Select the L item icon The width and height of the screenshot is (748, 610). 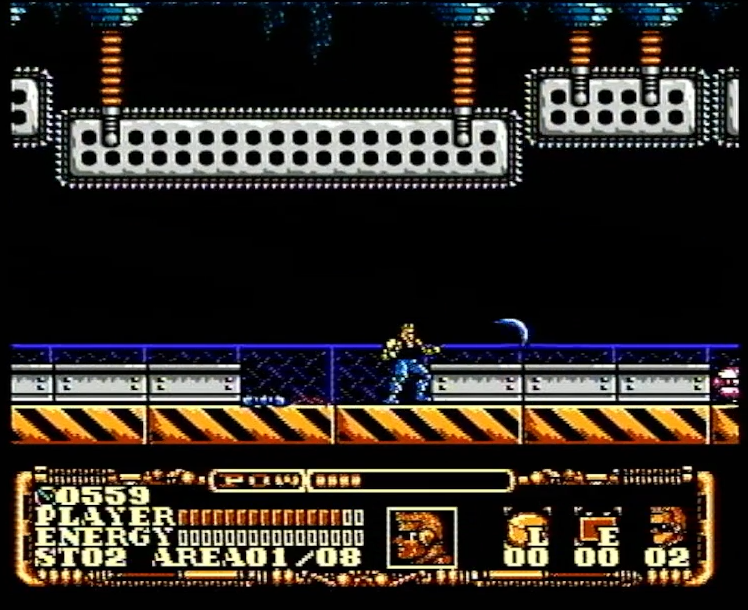[526, 526]
